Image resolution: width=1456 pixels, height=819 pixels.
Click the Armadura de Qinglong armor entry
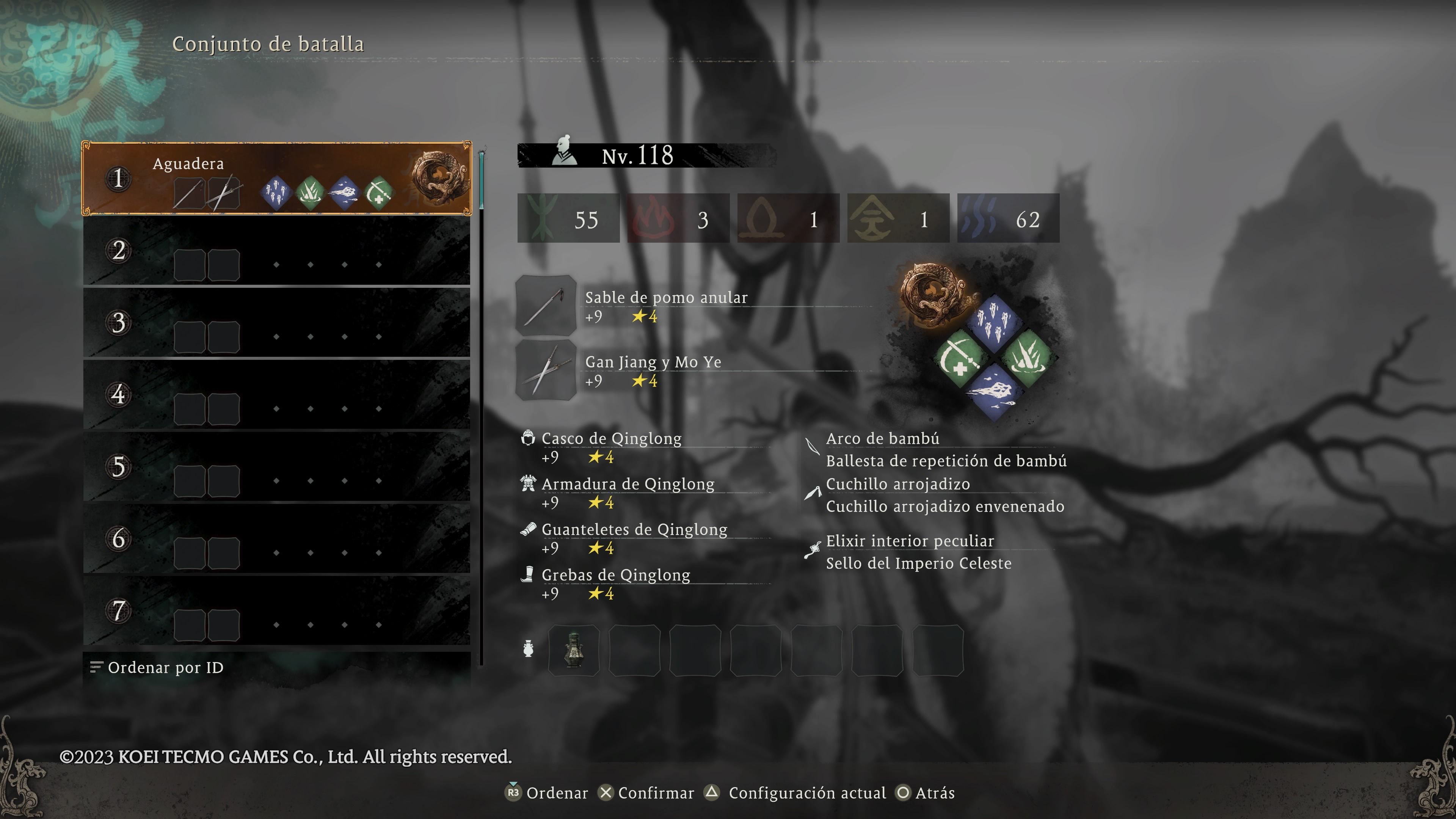point(628,485)
